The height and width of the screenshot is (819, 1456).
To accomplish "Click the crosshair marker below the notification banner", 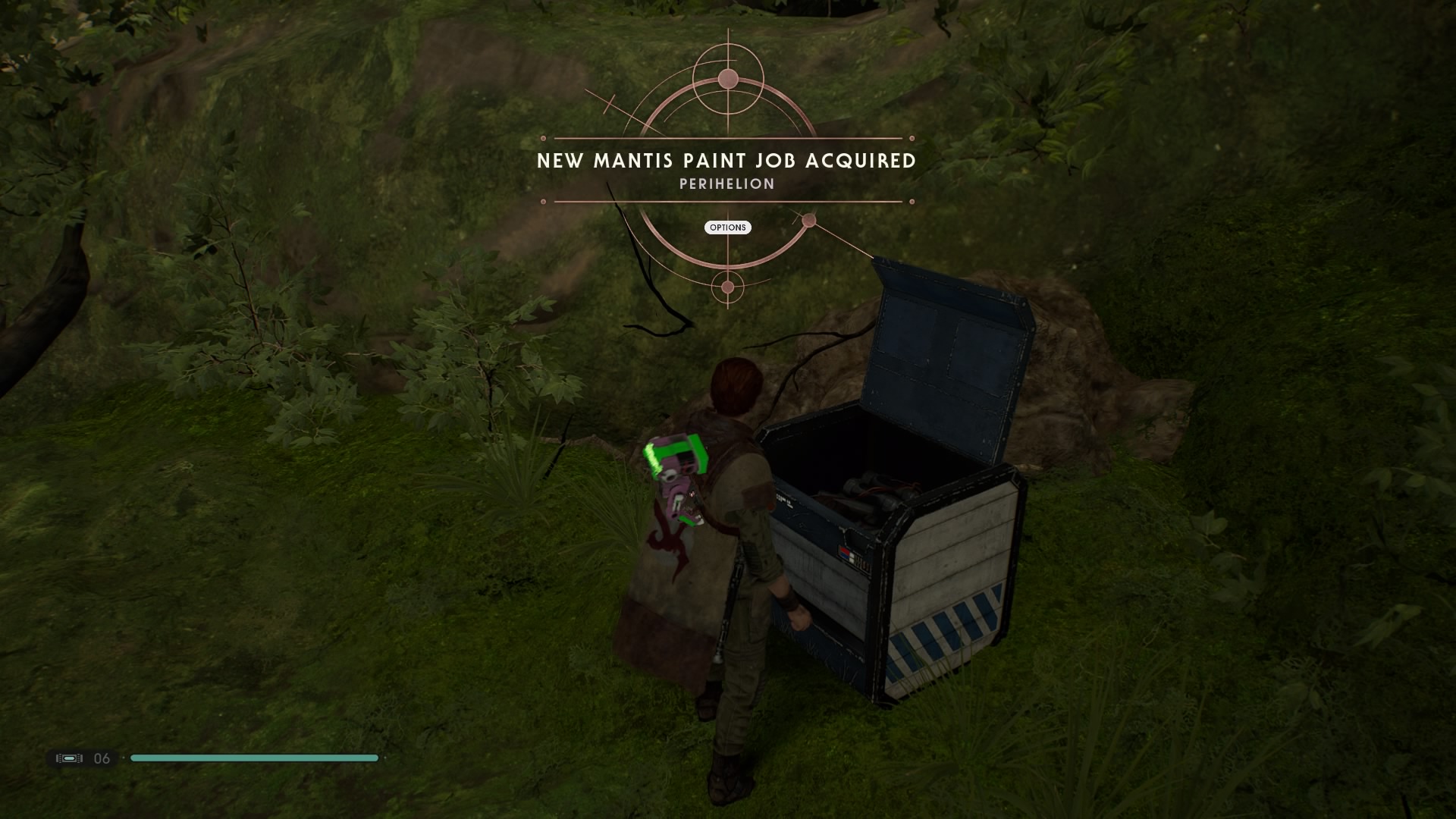I will click(727, 286).
